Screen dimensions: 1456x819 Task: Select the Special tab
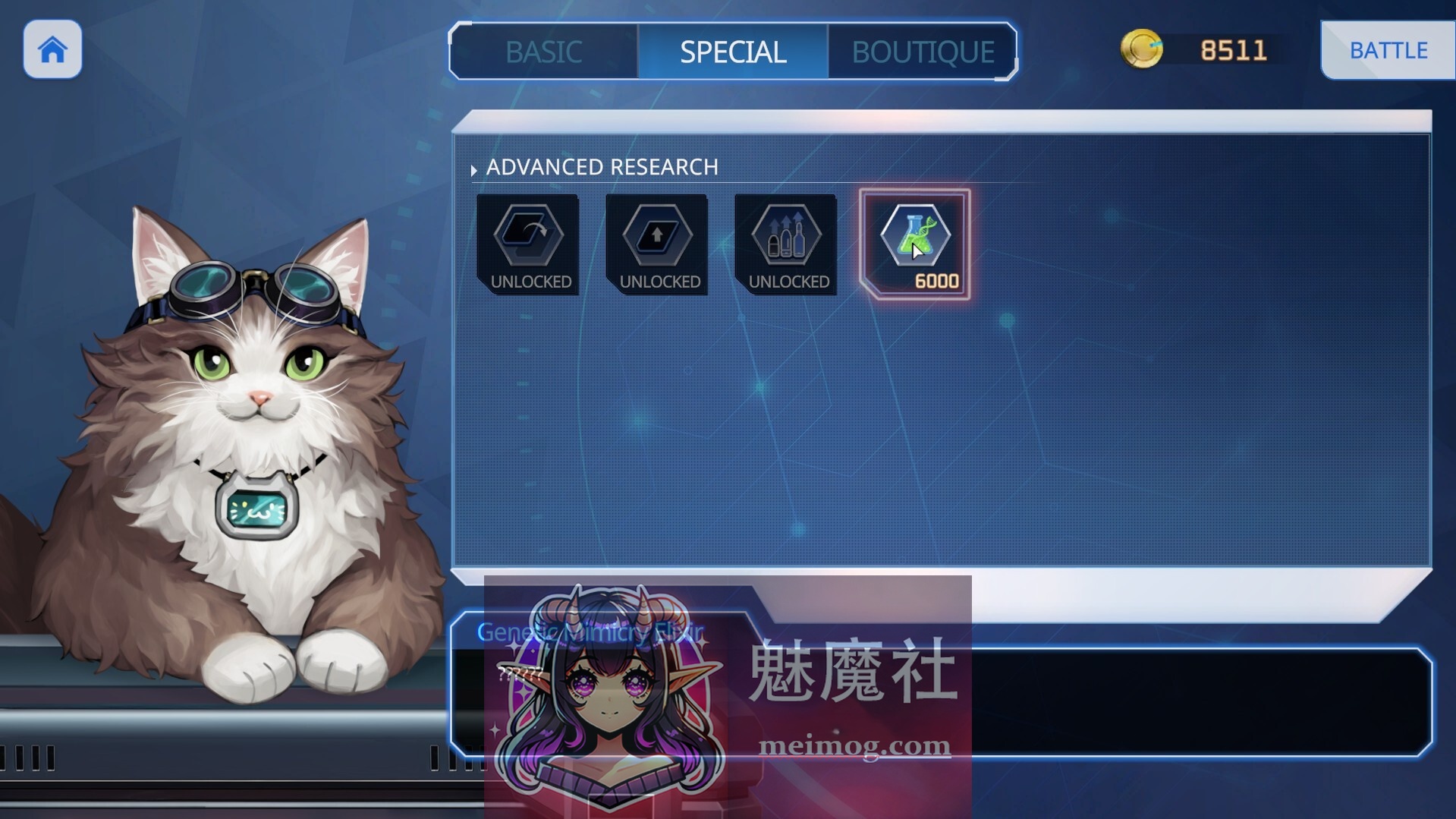pos(732,52)
